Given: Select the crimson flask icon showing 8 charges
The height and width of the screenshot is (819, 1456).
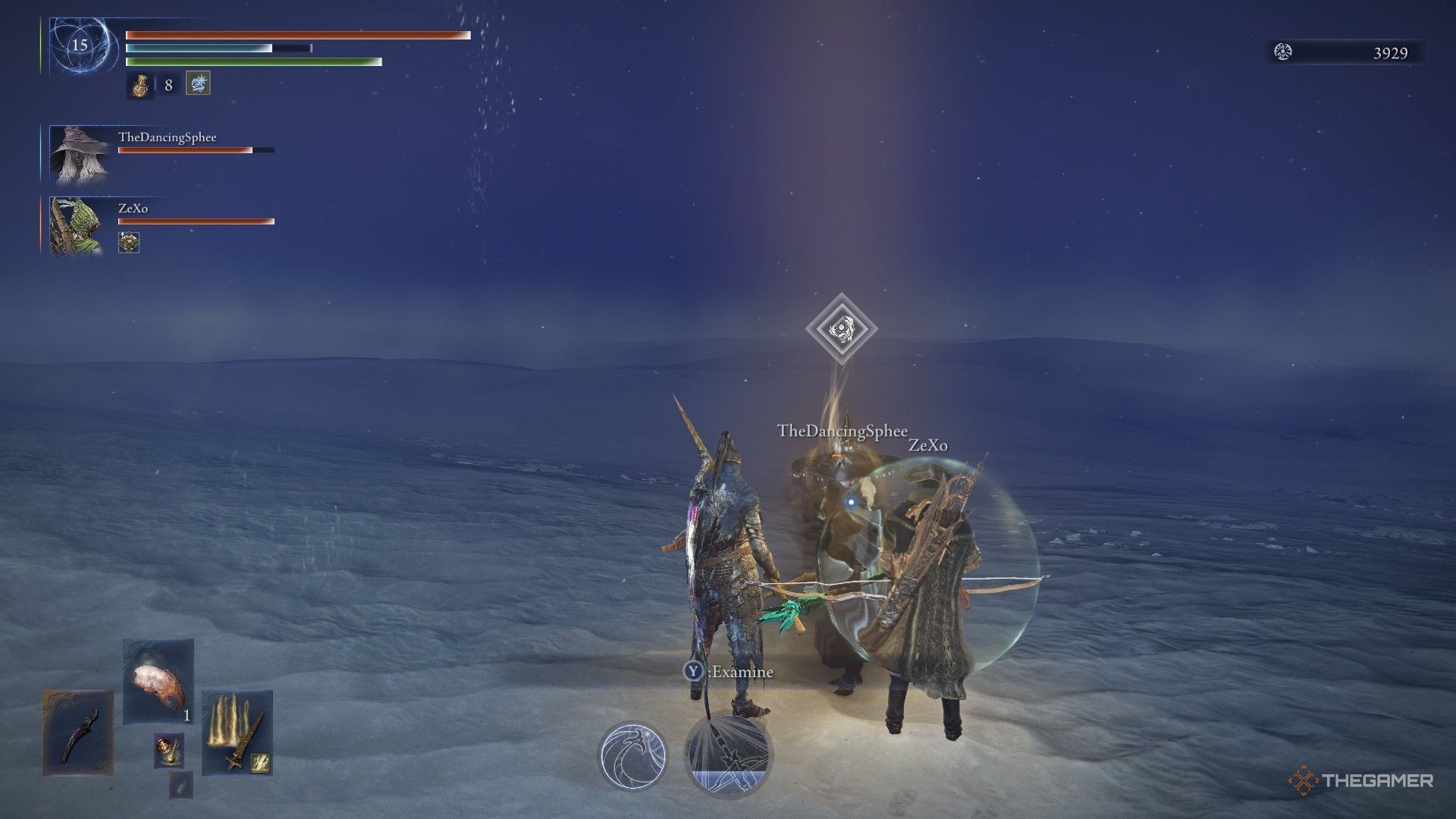Looking at the screenshot, I should pyautogui.click(x=141, y=84).
